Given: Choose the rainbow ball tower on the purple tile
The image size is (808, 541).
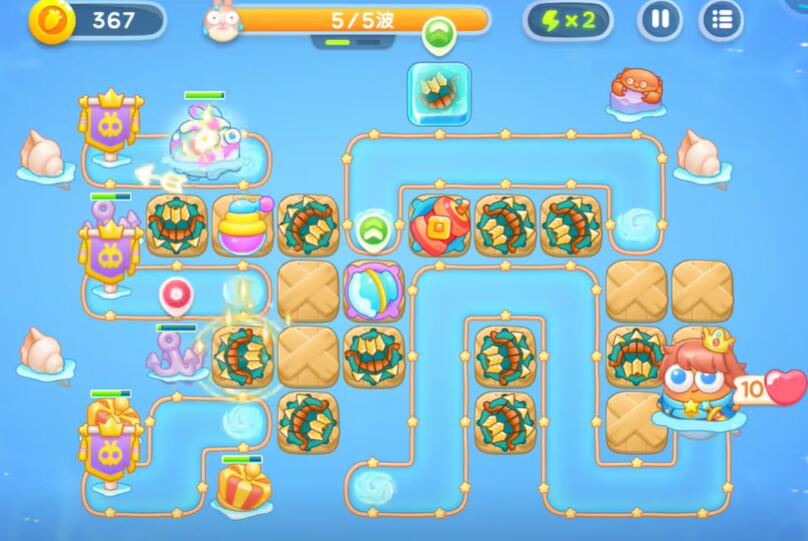Looking at the screenshot, I should 373,291.
